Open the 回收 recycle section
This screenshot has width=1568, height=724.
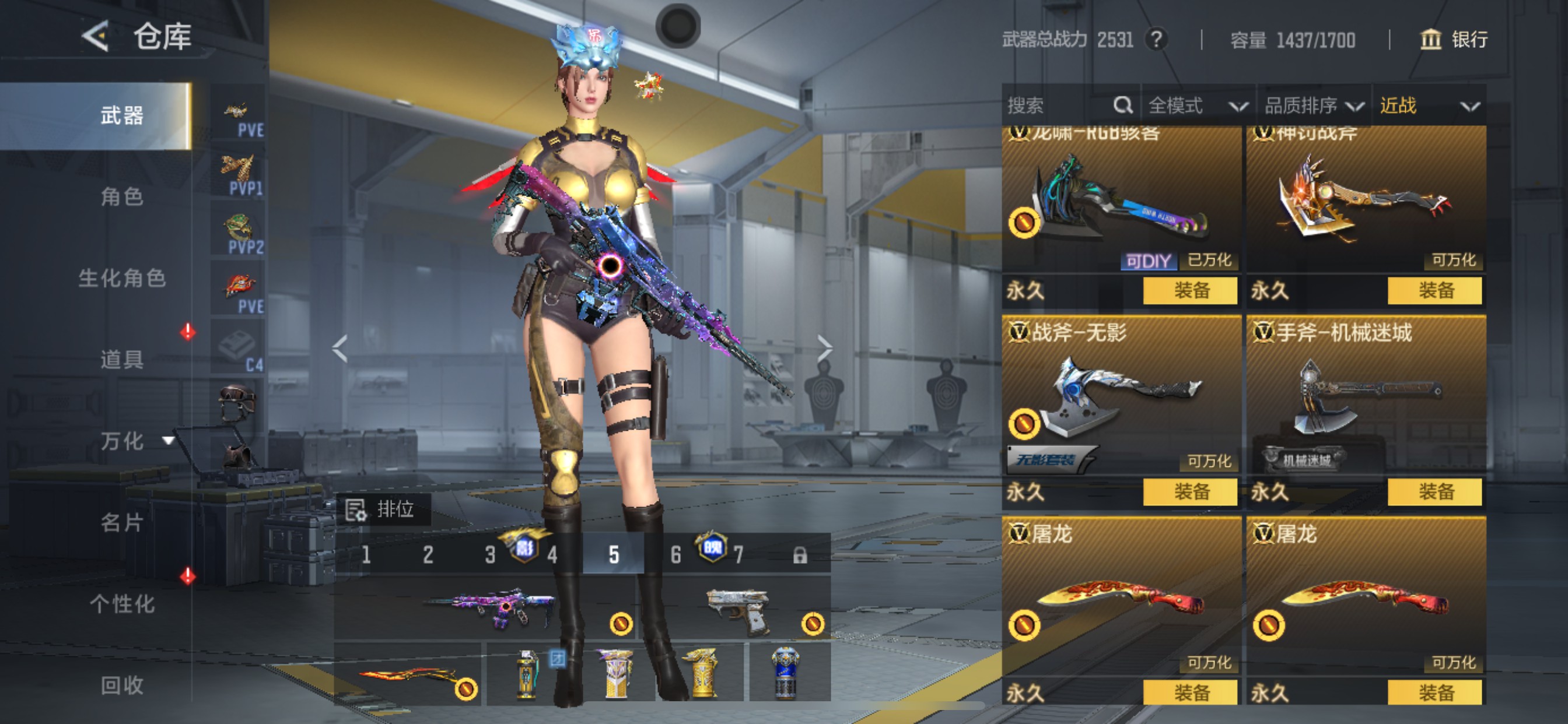[x=122, y=685]
